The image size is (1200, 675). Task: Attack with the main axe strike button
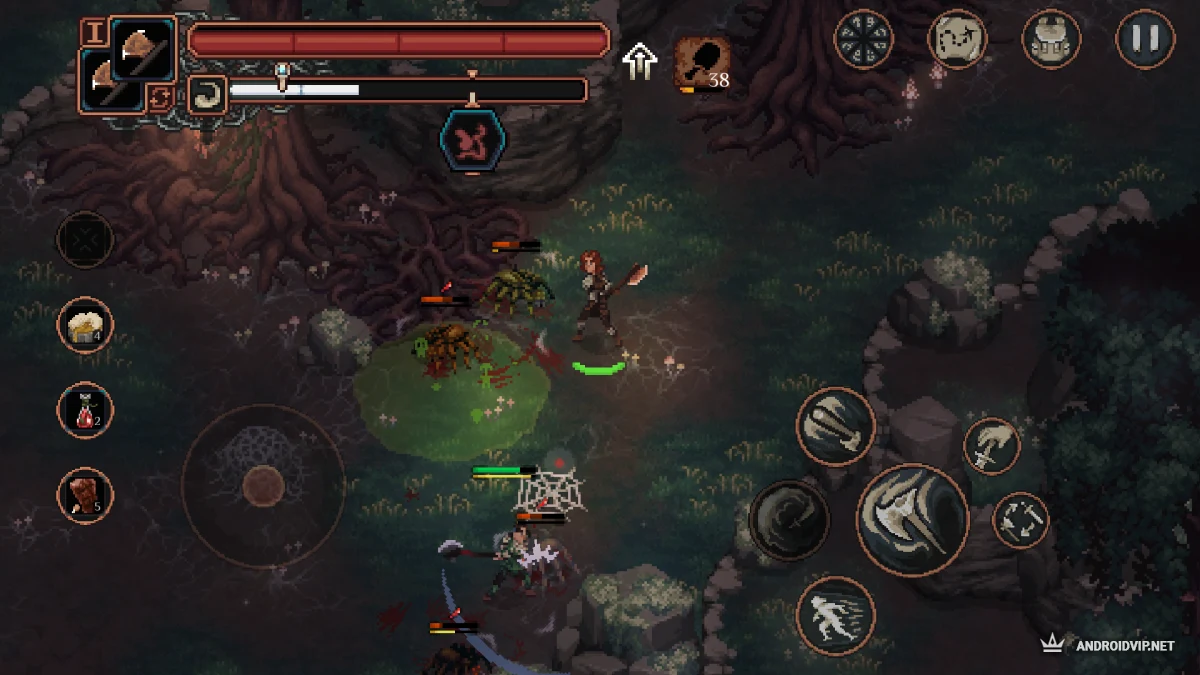point(912,520)
